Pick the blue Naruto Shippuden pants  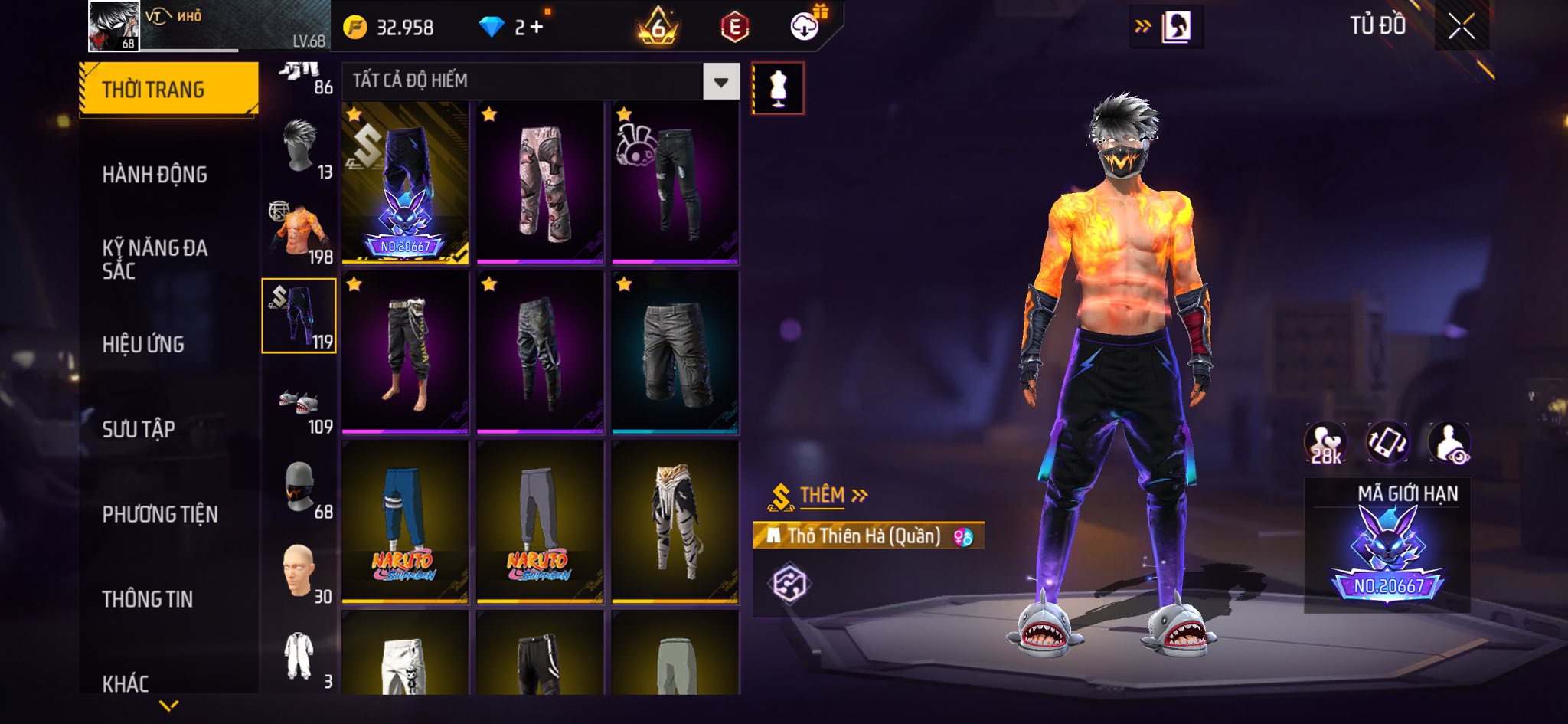(x=405, y=523)
